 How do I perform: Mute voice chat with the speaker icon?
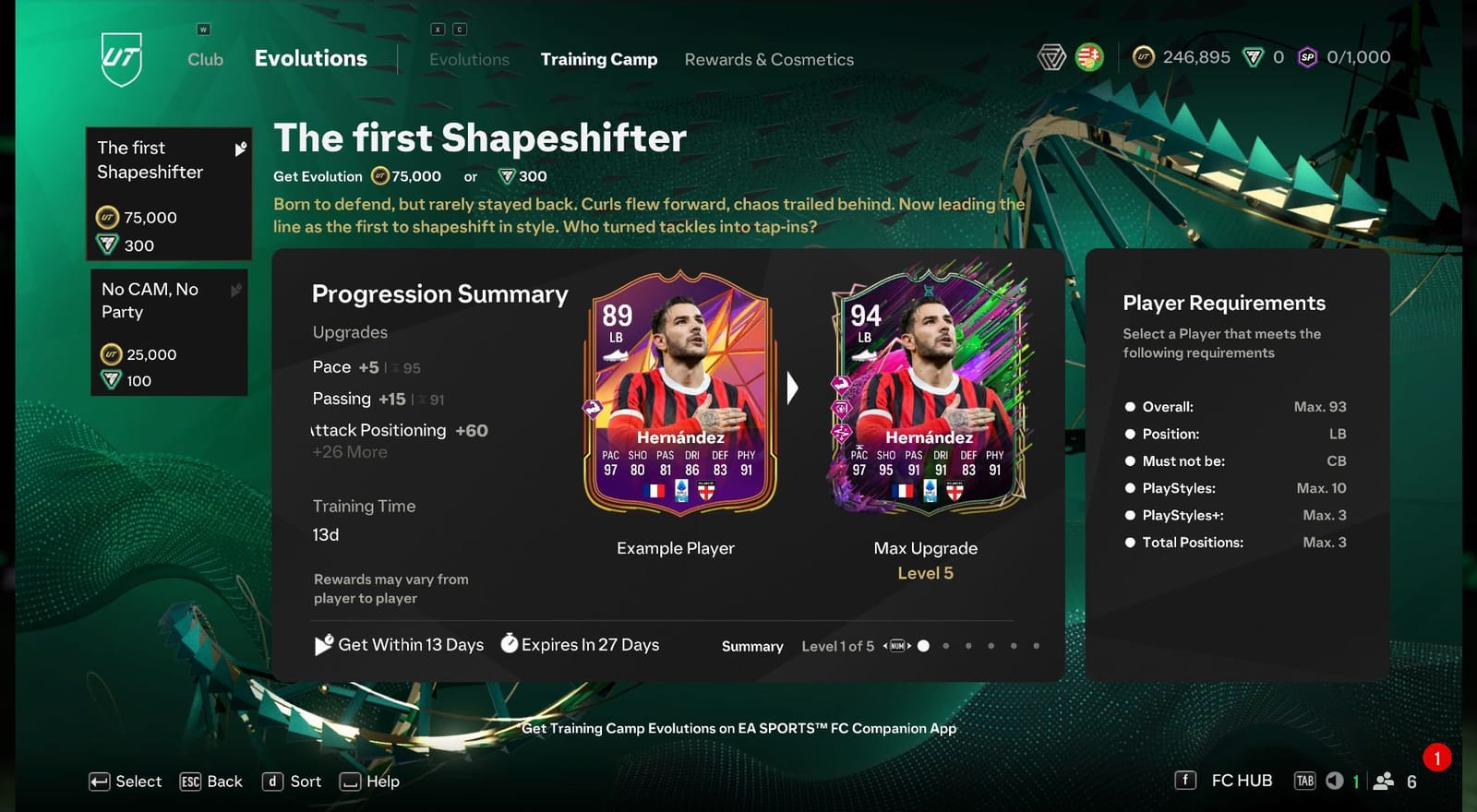[x=1333, y=780]
